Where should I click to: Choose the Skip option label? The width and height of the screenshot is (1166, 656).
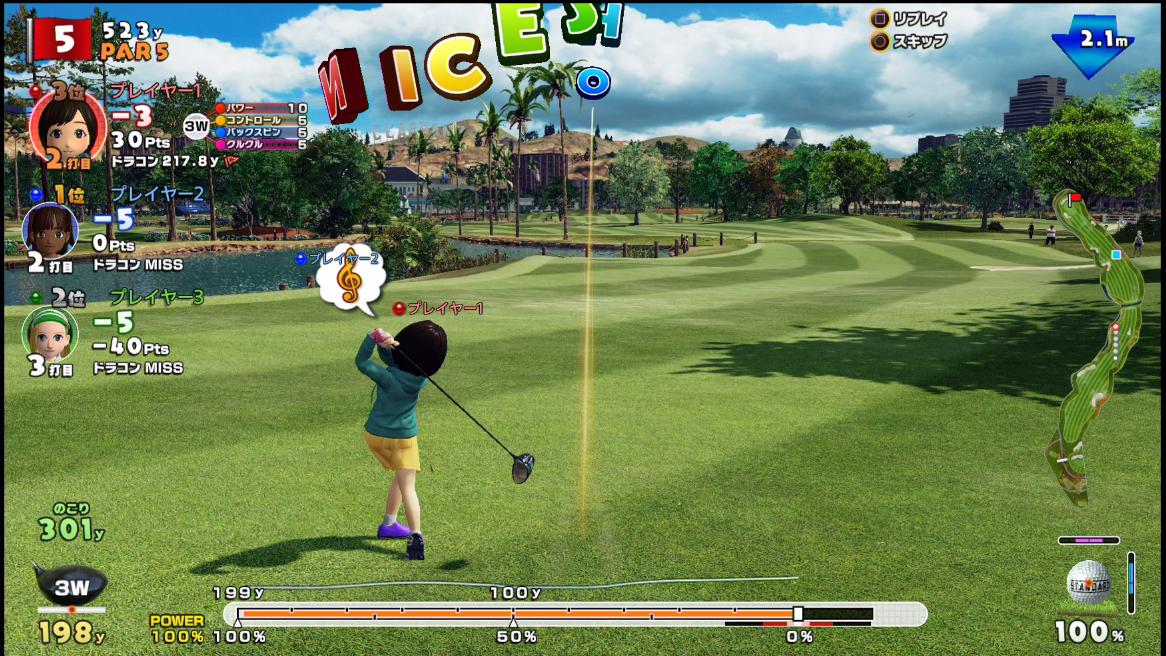pos(920,42)
